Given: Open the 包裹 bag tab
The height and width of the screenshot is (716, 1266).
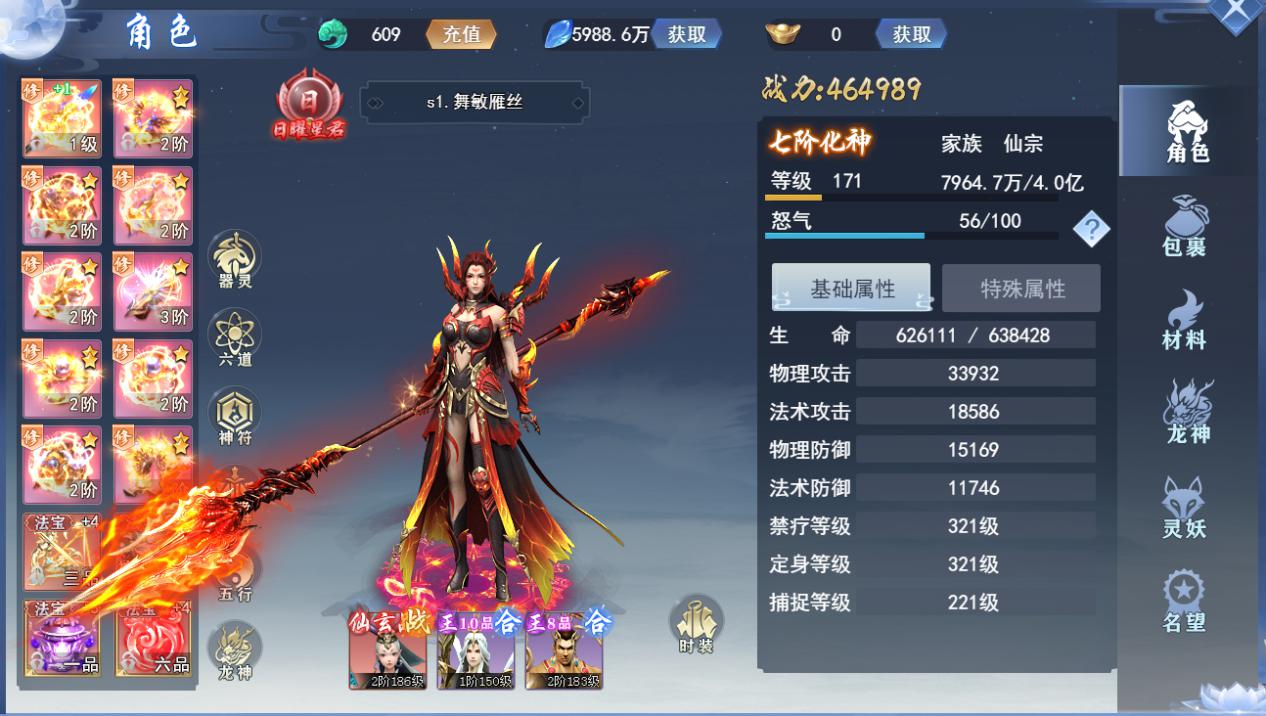Looking at the screenshot, I should pyautogui.click(x=1186, y=227).
